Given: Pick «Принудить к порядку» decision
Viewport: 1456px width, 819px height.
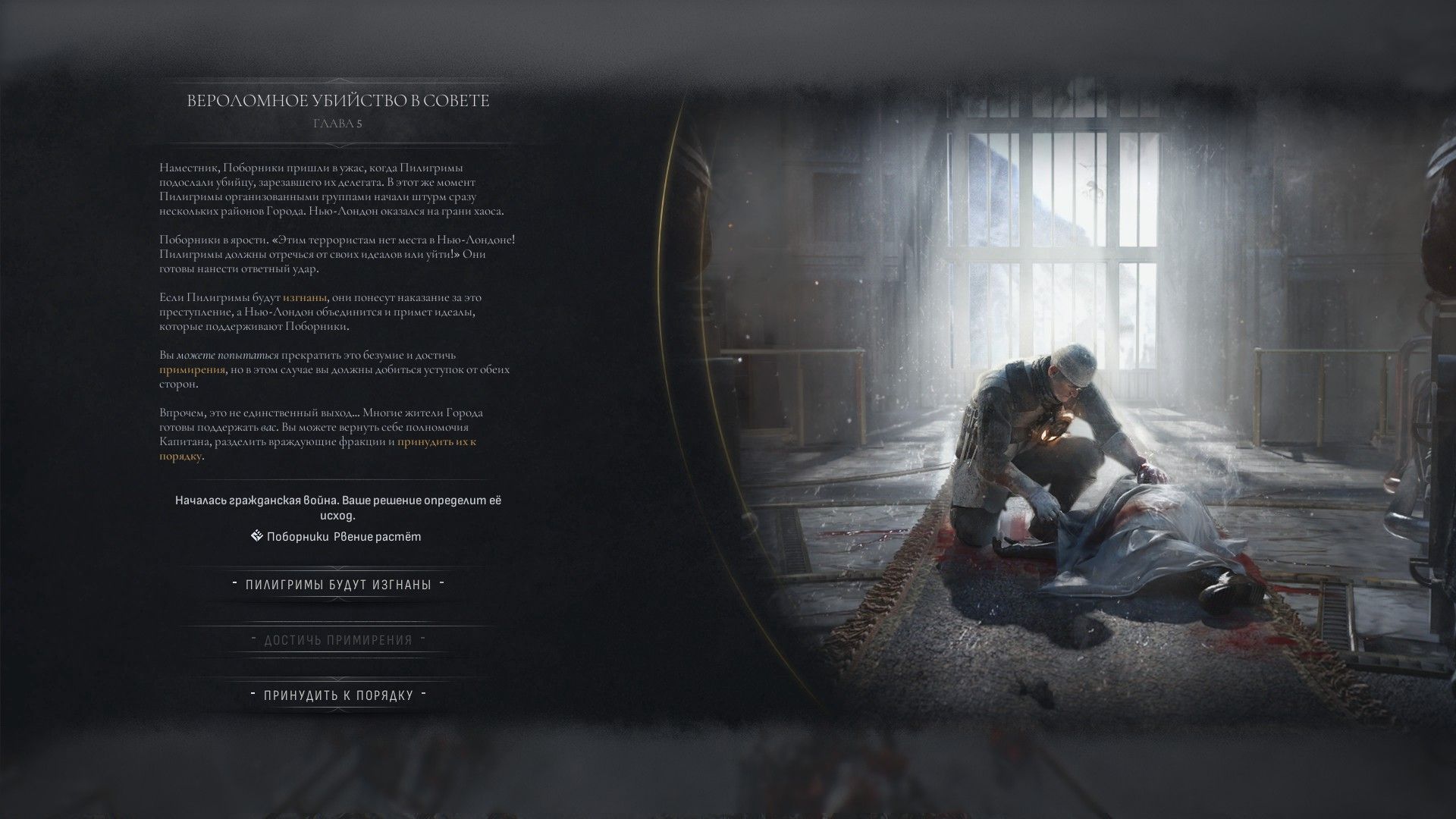Looking at the screenshot, I should coord(338,695).
